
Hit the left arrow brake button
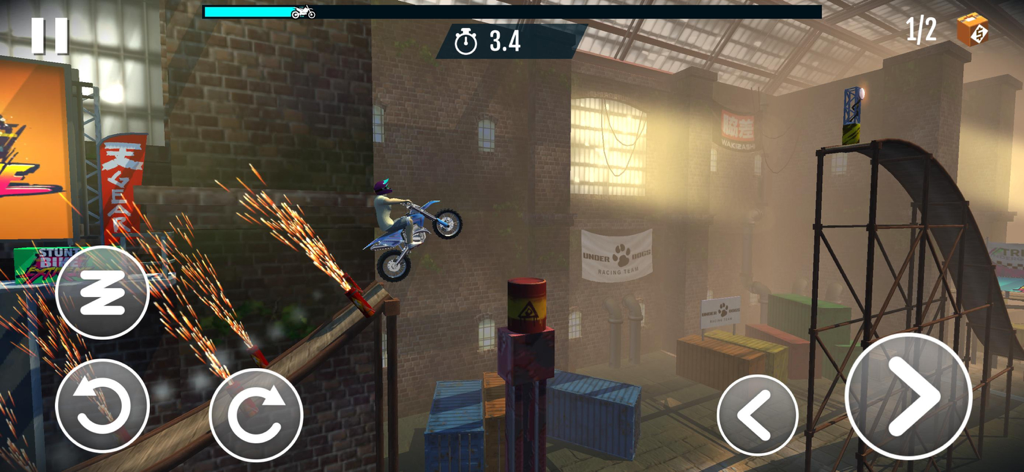click(758, 414)
